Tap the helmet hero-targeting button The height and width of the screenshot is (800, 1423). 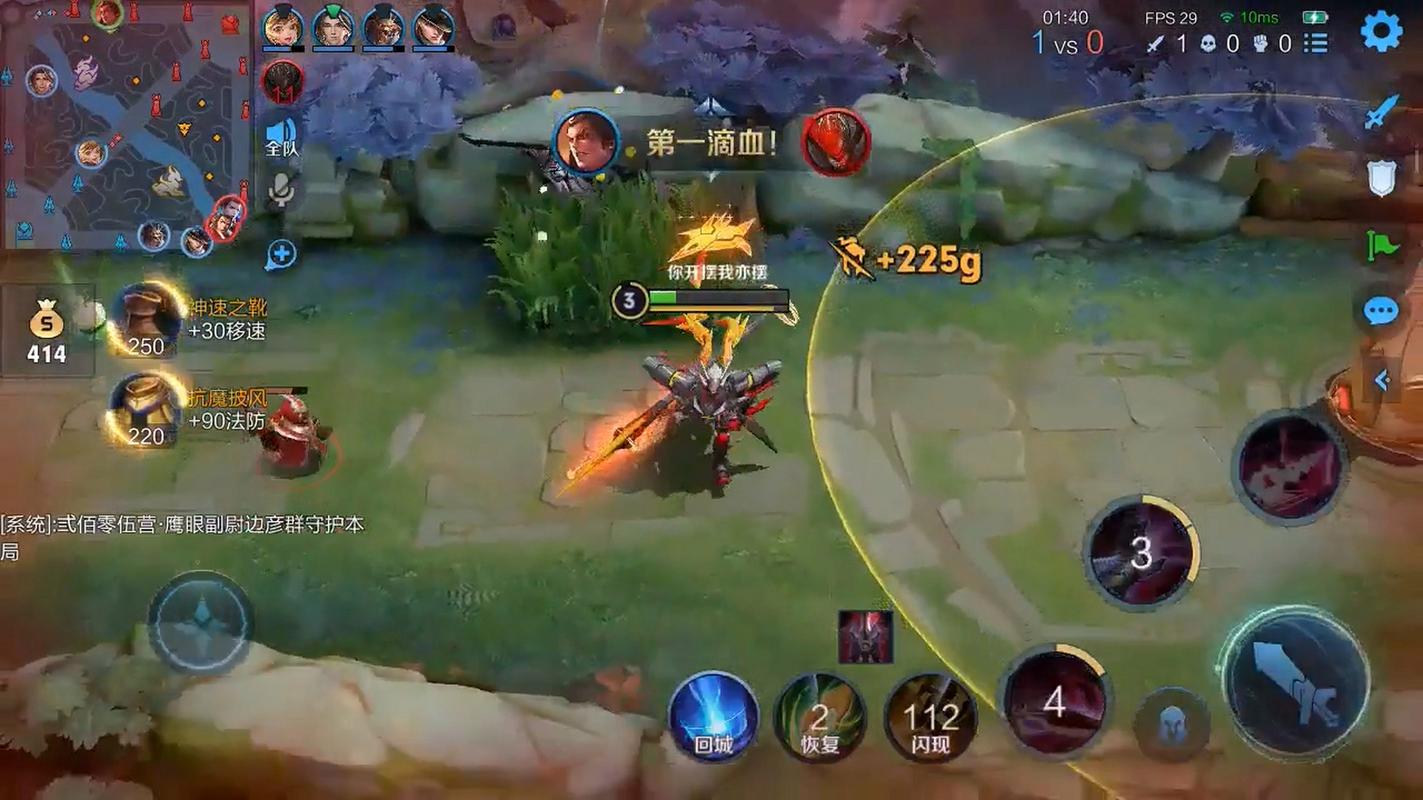pos(1171,723)
